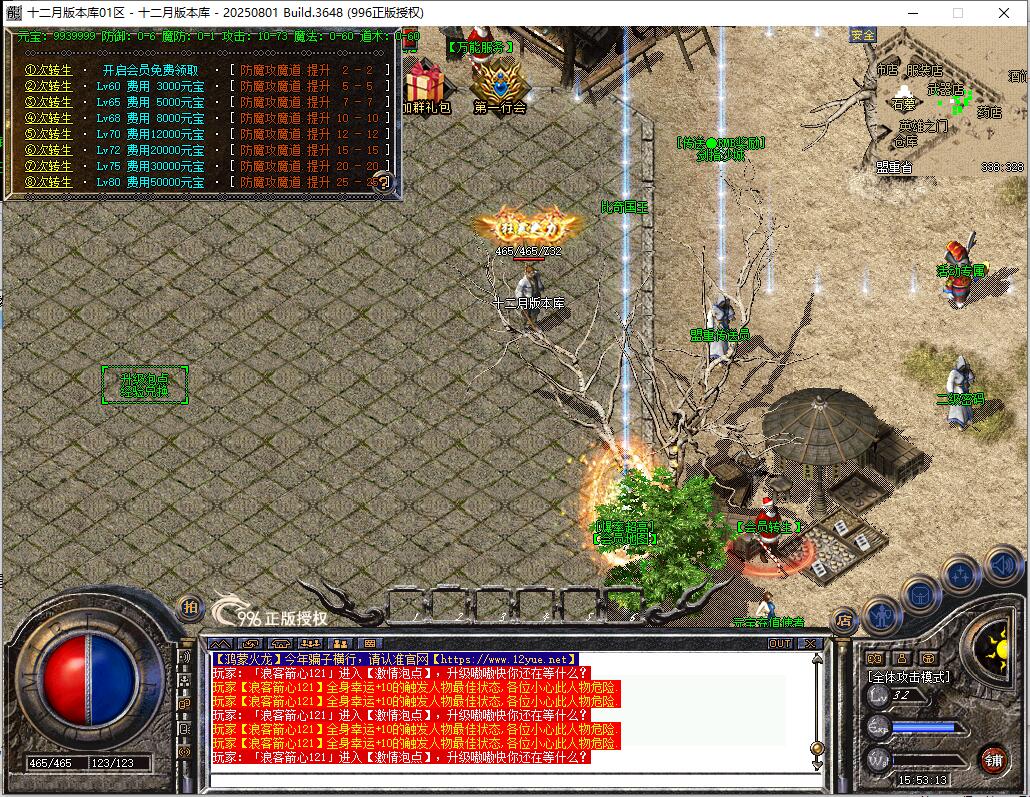Select the ①次转生 rebirth link
The height and width of the screenshot is (797, 1030).
coord(48,70)
